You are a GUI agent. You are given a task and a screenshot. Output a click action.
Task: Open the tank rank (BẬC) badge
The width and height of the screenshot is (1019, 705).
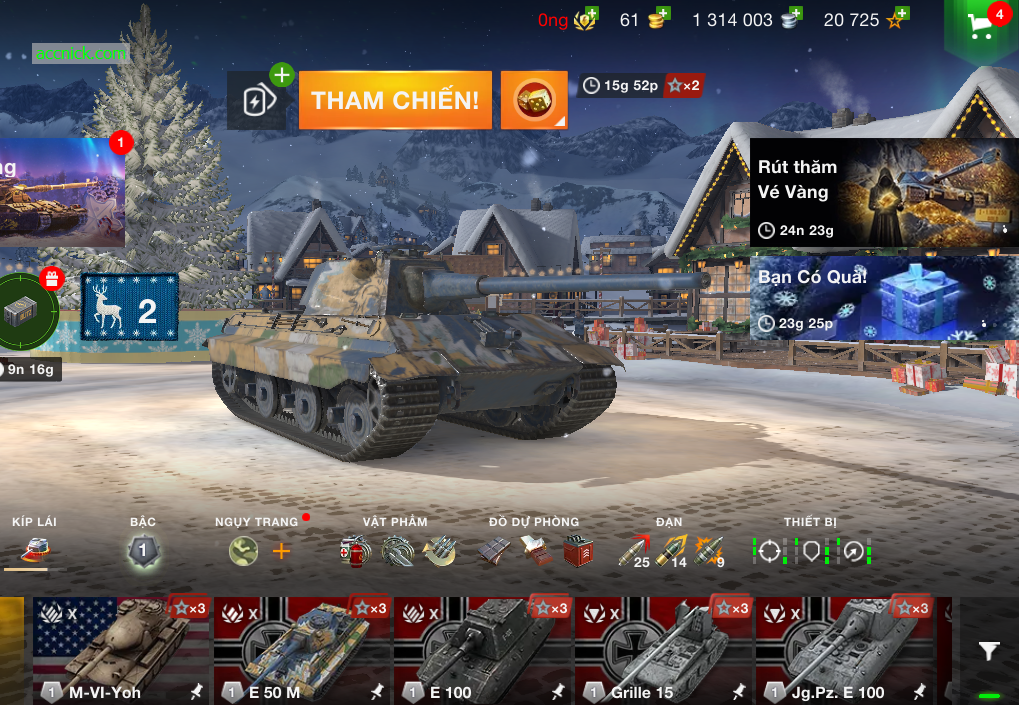click(143, 551)
